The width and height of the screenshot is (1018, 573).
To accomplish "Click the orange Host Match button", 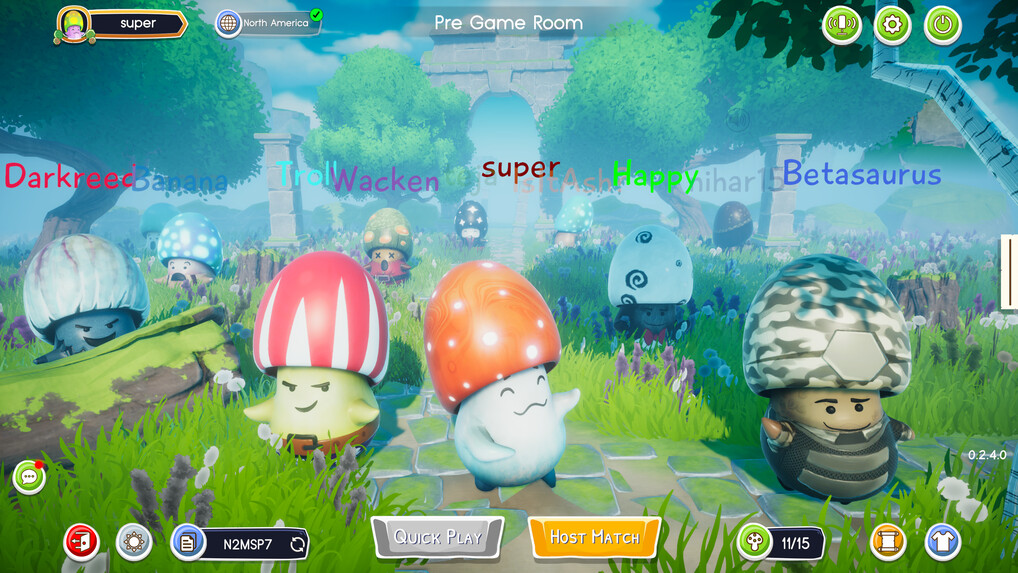I will pos(595,537).
